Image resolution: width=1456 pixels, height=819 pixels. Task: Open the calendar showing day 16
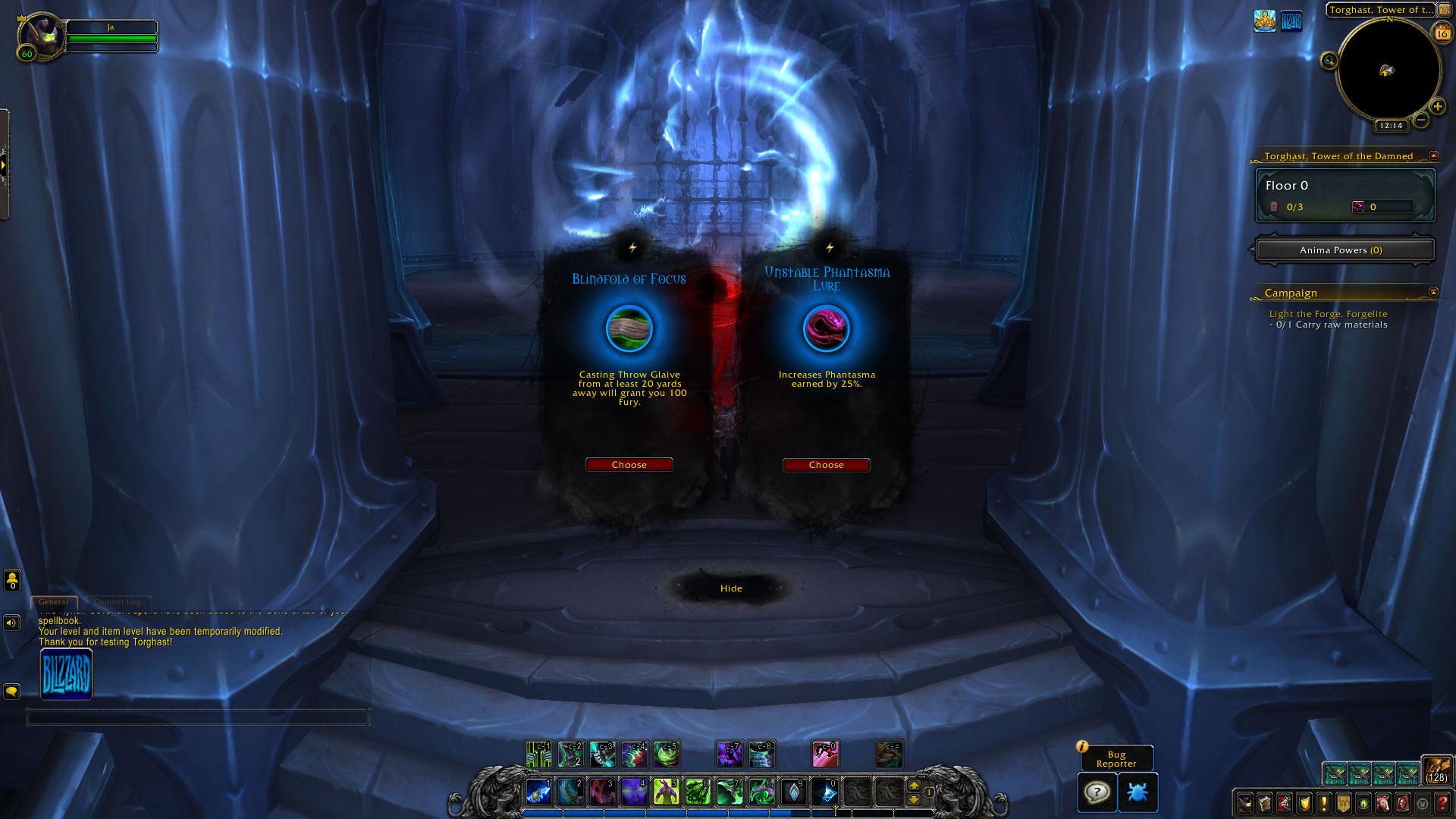[x=1440, y=32]
